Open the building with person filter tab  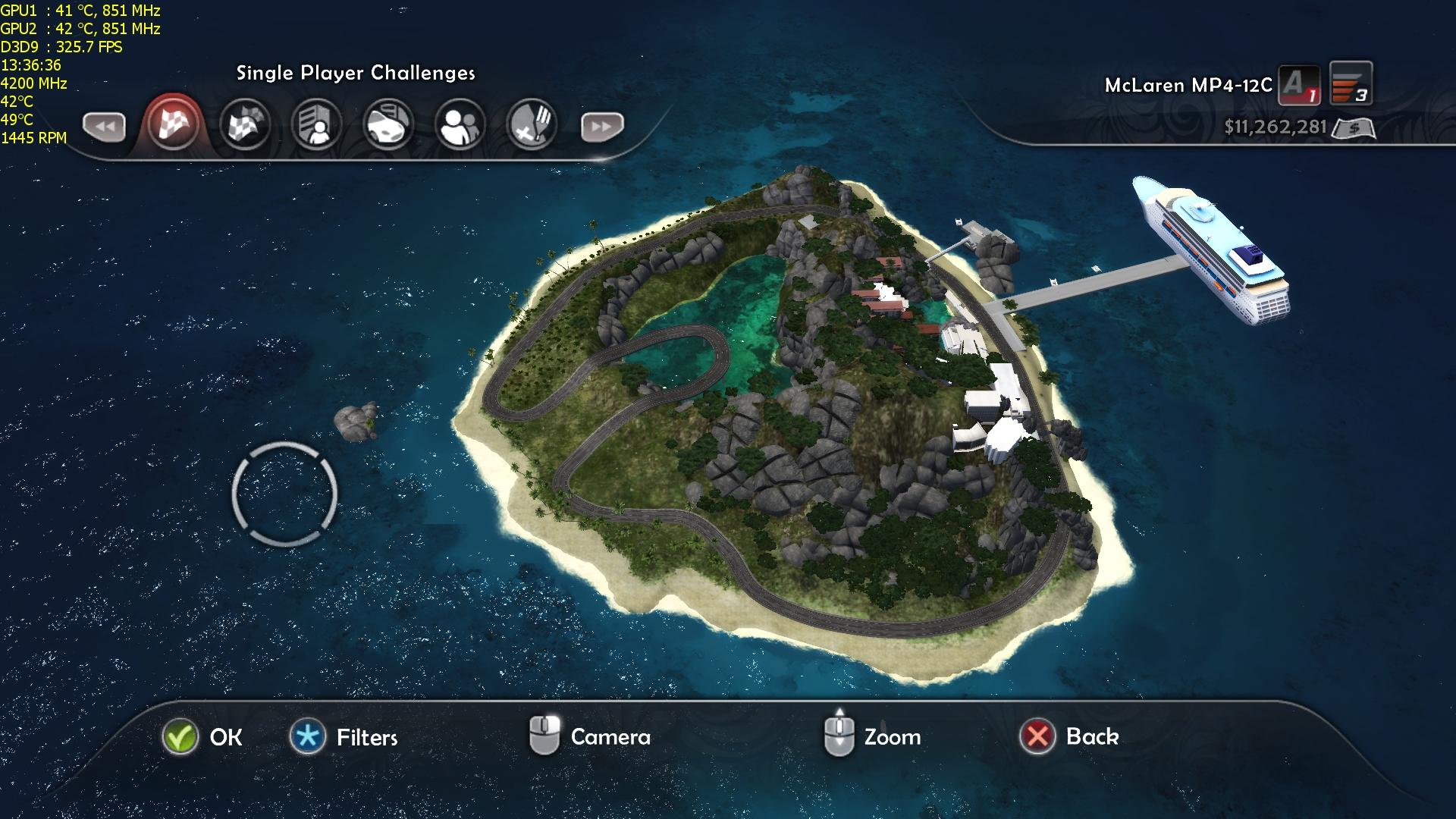(316, 124)
